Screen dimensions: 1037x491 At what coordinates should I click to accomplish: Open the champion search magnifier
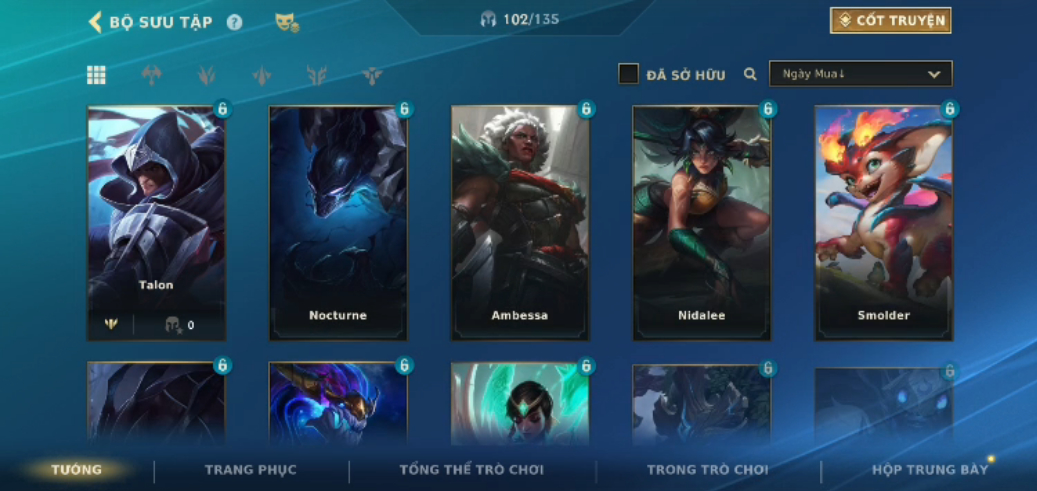750,74
